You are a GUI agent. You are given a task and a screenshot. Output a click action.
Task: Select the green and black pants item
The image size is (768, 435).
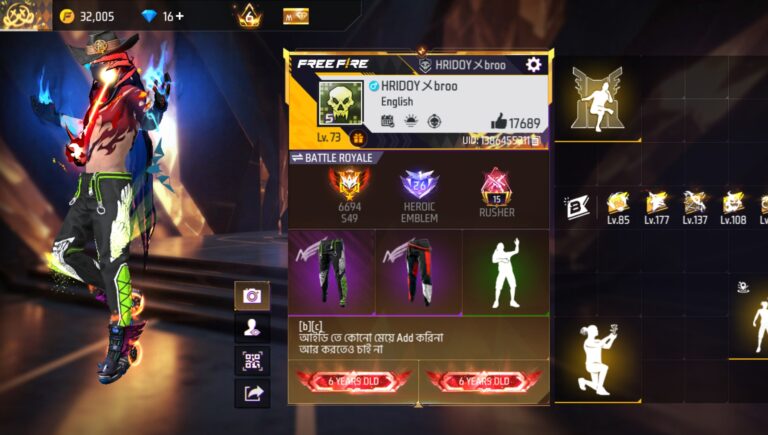[332, 272]
